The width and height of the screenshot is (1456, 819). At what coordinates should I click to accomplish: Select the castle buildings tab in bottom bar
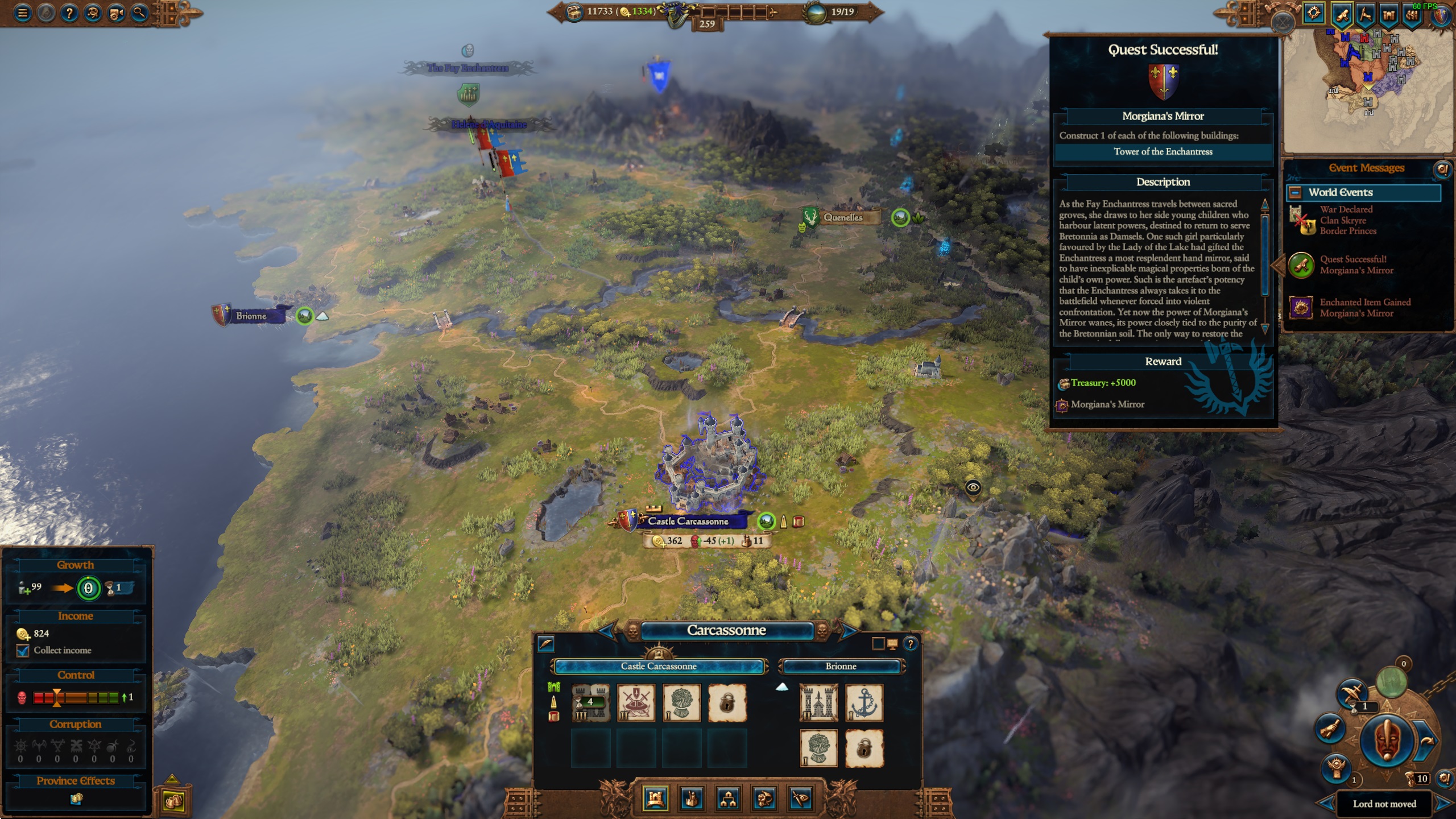coord(655,799)
